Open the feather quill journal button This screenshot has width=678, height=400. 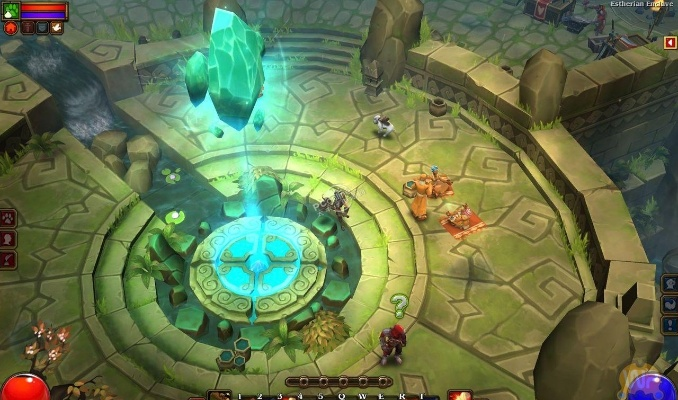[x=8, y=261]
